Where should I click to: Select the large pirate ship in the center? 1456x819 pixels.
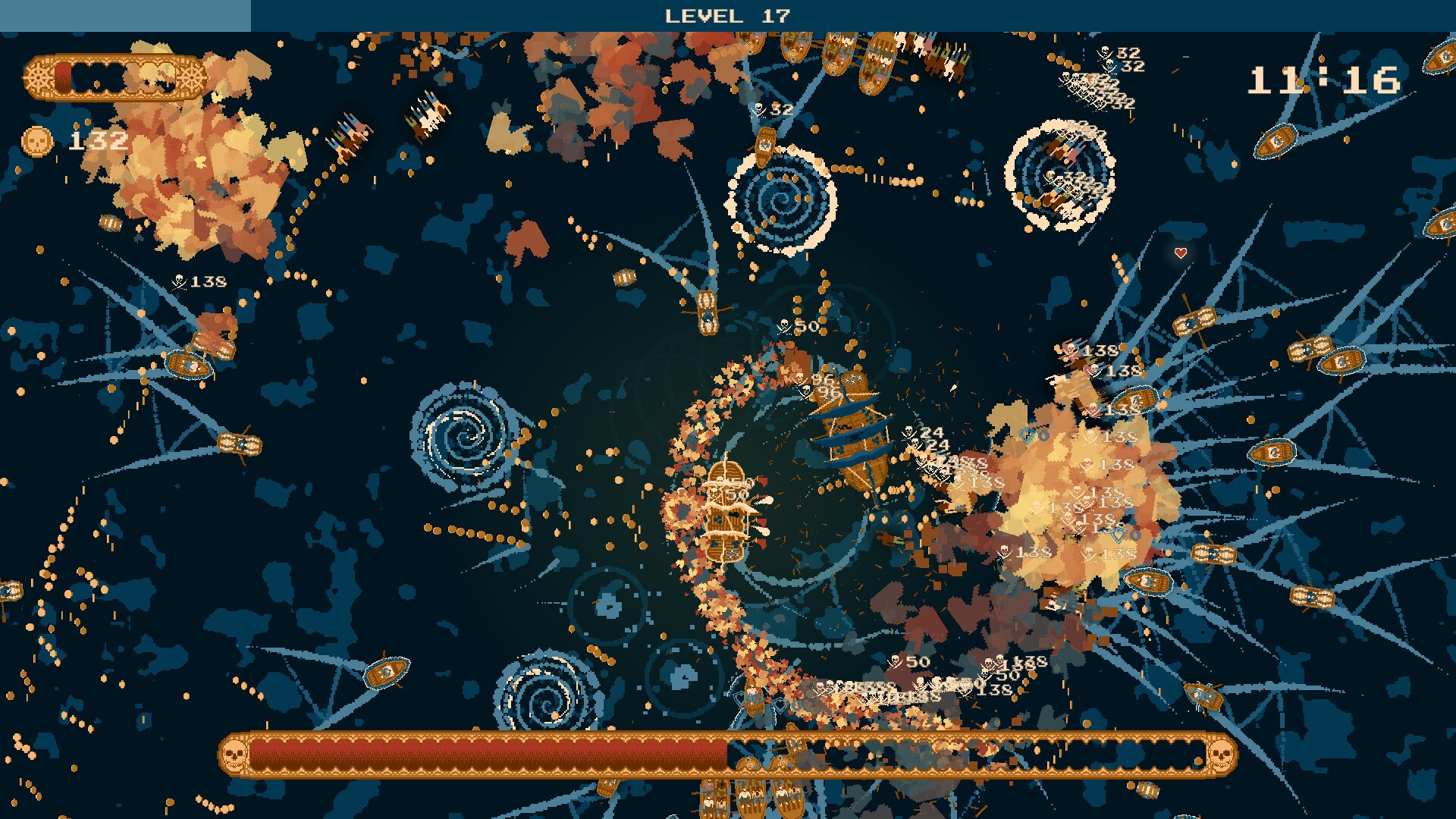click(x=853, y=432)
